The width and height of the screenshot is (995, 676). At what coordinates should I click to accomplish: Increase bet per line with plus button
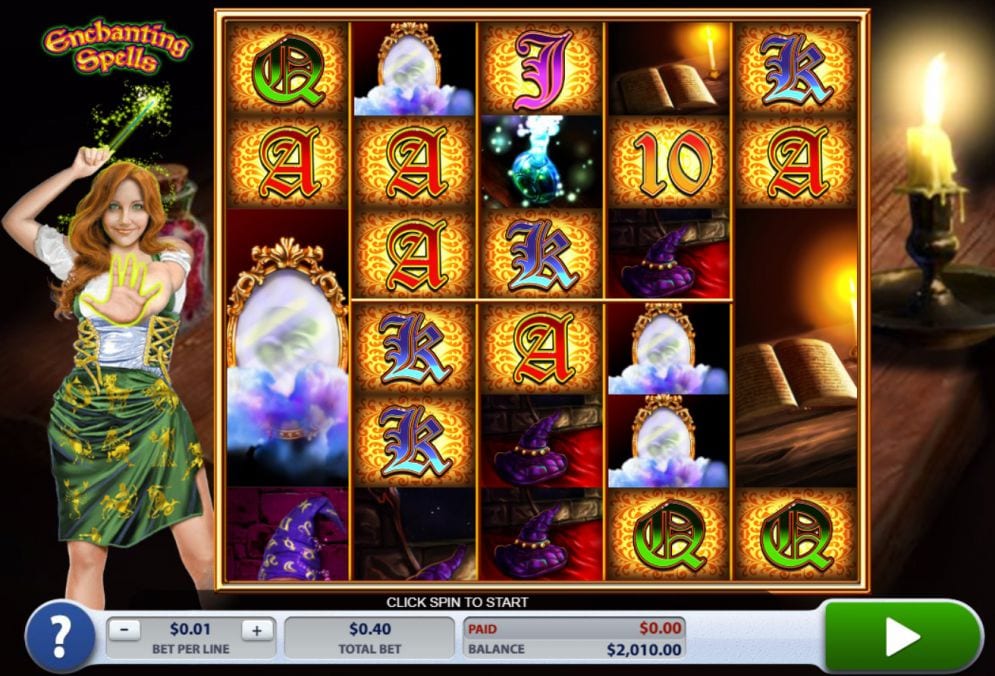coord(256,630)
